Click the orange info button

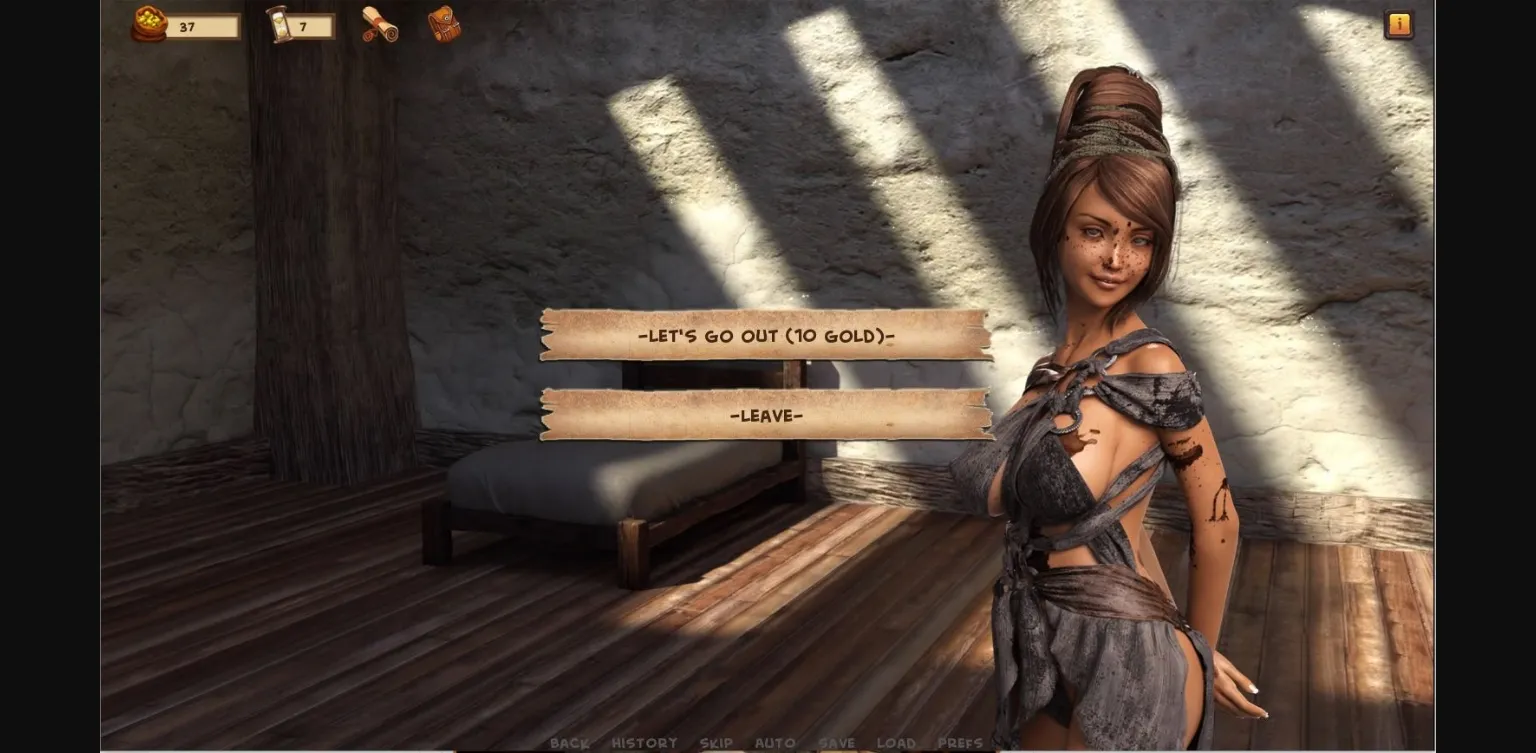[x=1398, y=25]
